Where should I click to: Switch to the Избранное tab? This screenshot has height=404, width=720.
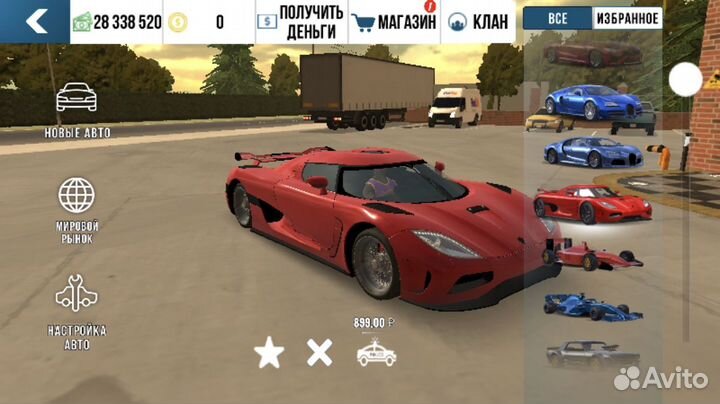click(628, 18)
